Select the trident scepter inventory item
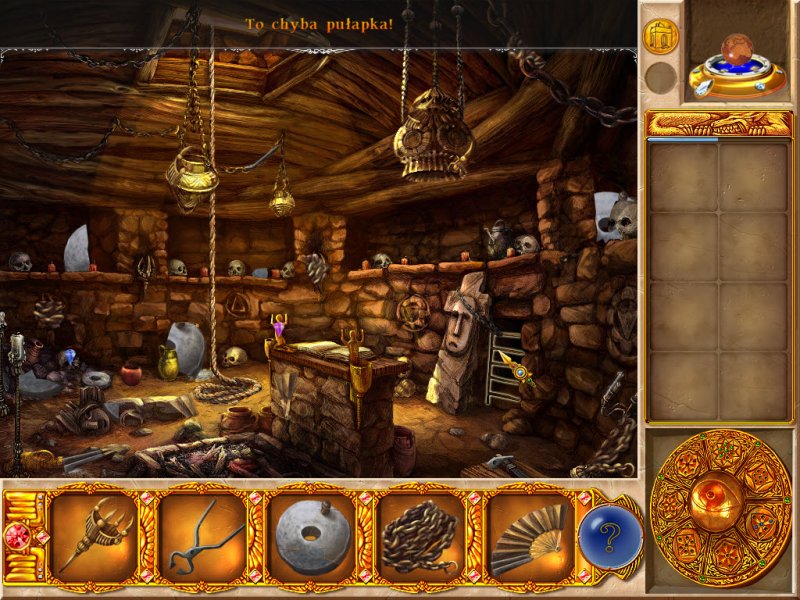This screenshot has height=600, width=800. tap(94, 537)
